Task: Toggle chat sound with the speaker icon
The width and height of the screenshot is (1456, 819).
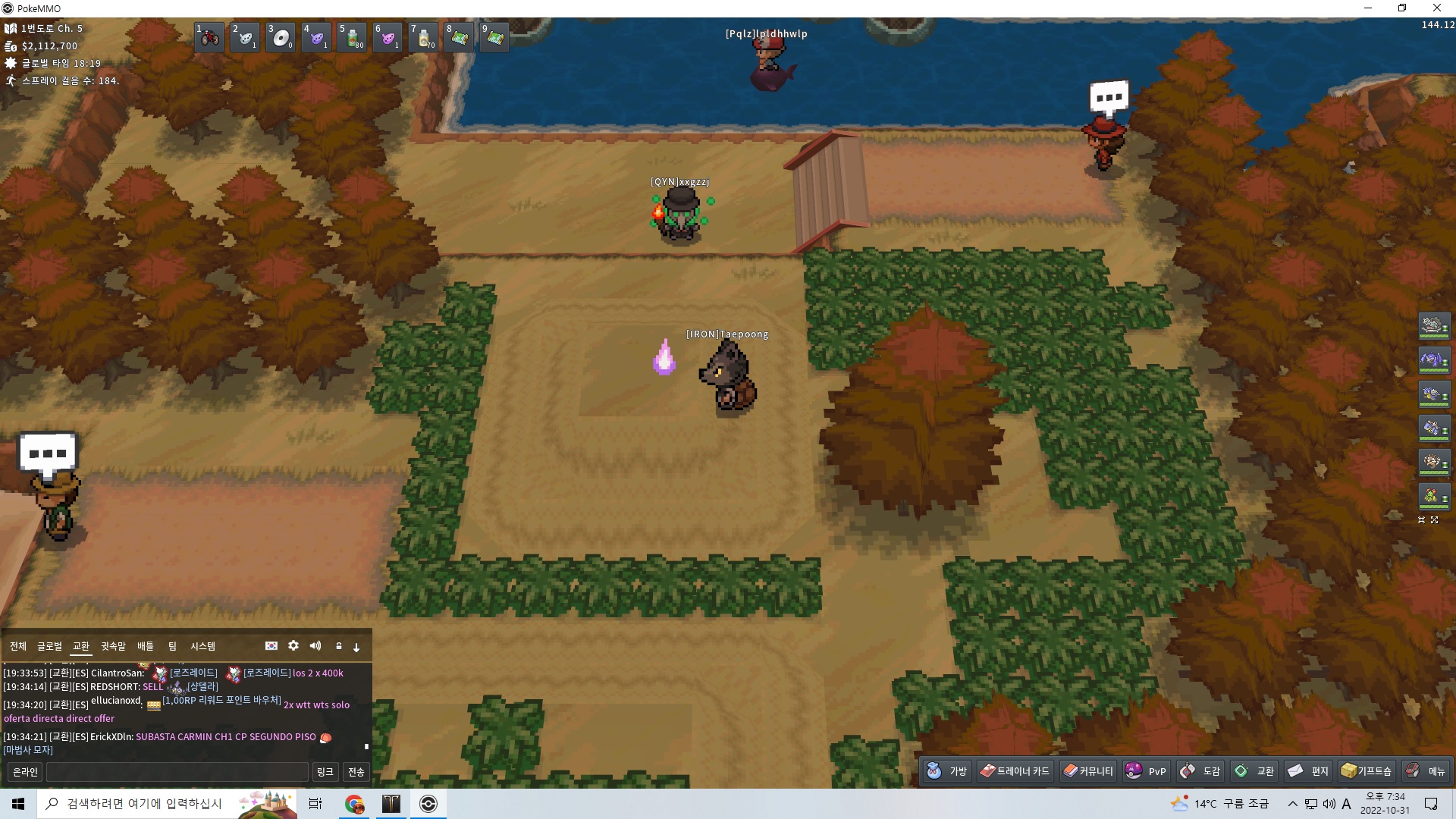Action: pos(315,645)
